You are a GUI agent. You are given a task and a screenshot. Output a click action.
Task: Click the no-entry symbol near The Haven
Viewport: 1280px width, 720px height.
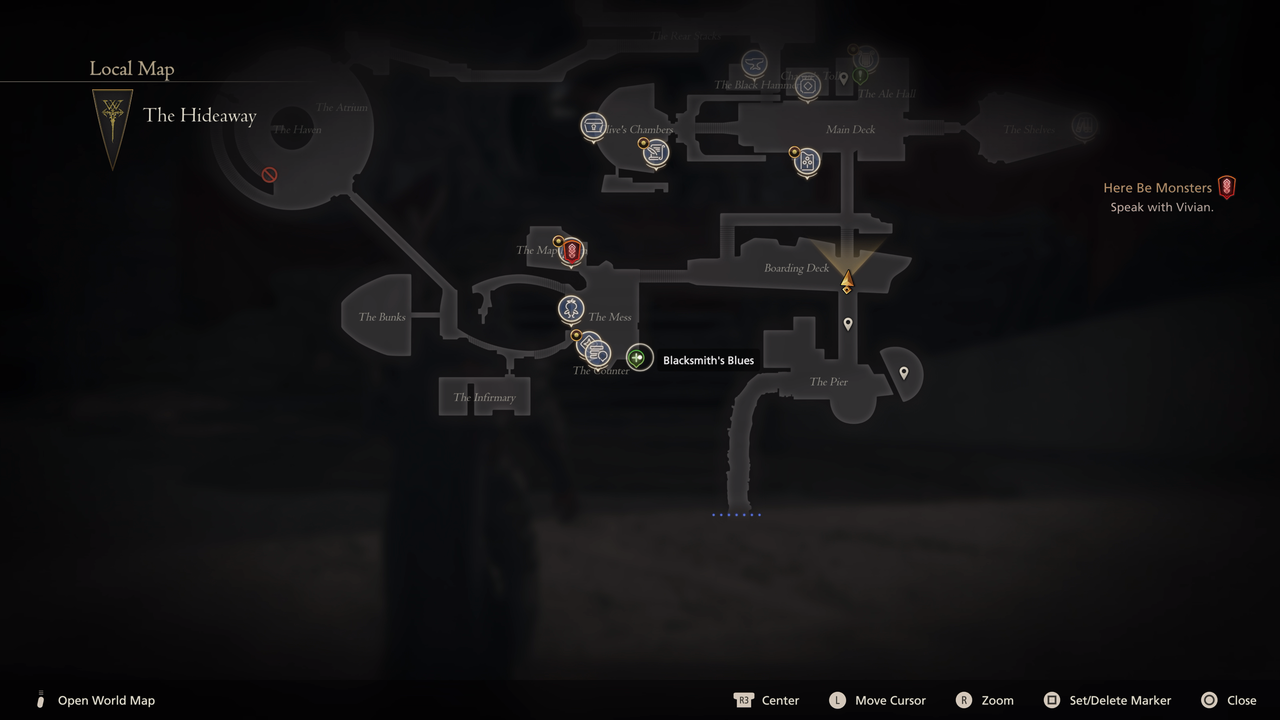(268, 174)
